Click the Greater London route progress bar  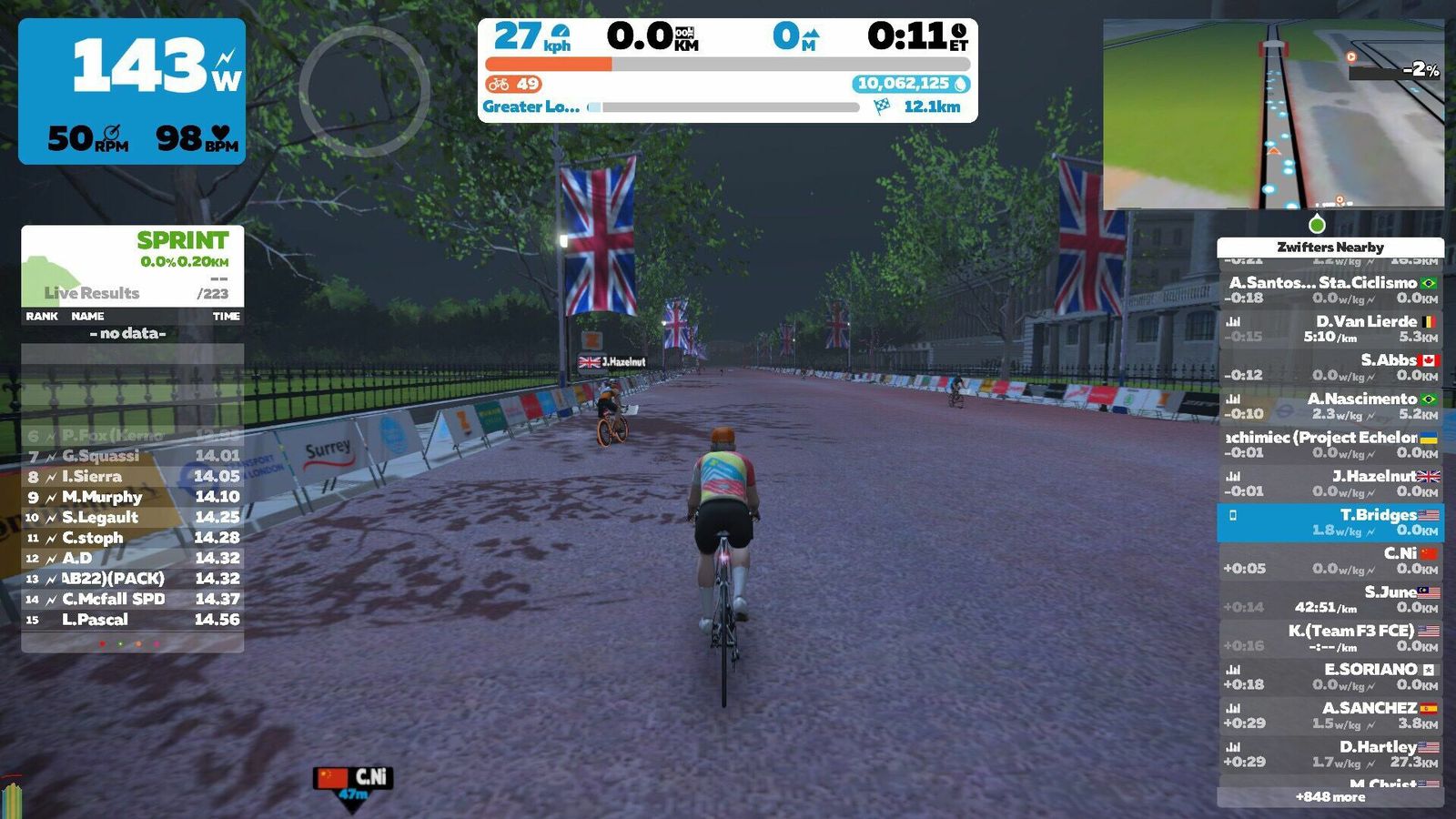click(730, 107)
